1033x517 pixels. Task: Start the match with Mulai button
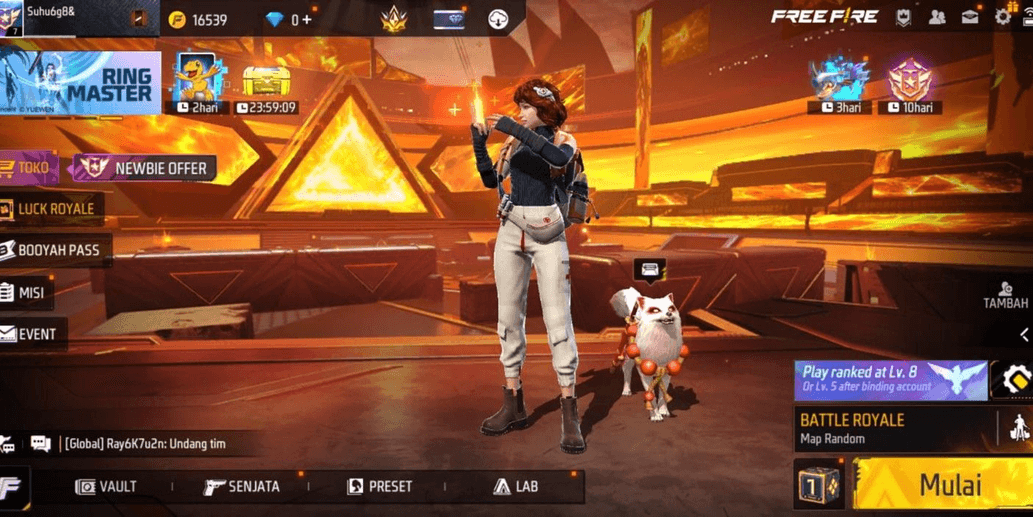pyautogui.click(x=942, y=486)
